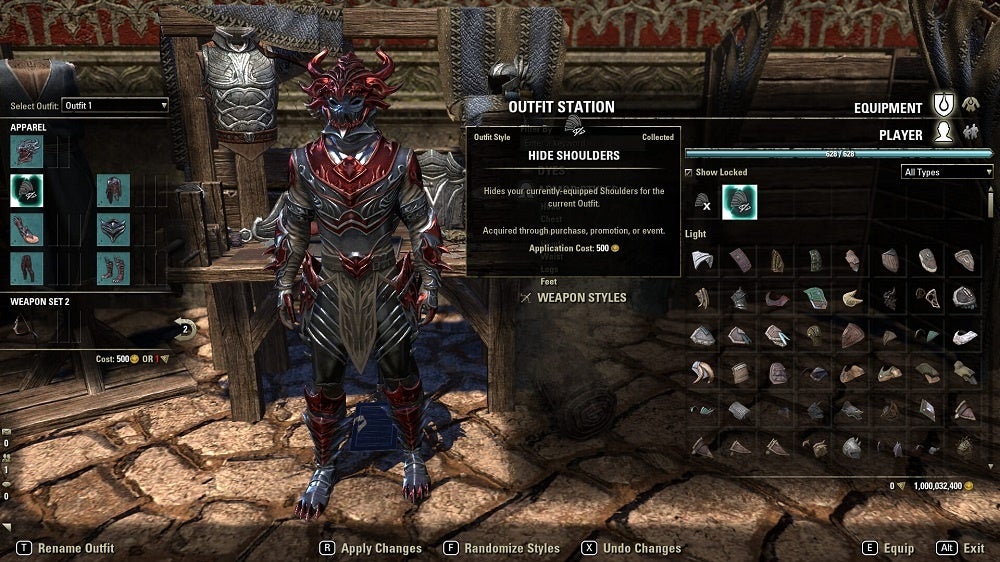Open the Select Outfit dropdown
1000x562 pixels.
click(114, 105)
